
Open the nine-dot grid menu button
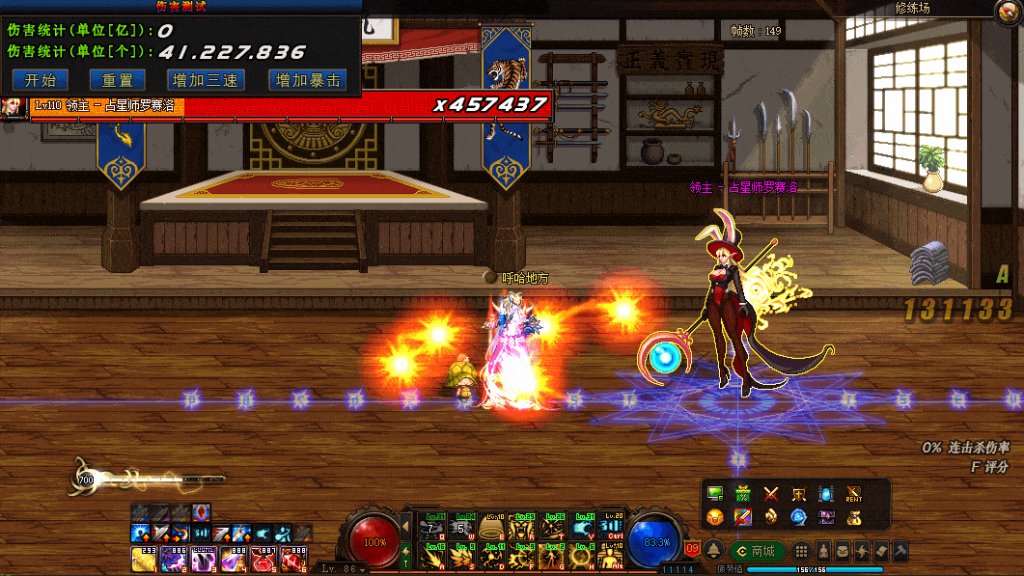point(801,551)
